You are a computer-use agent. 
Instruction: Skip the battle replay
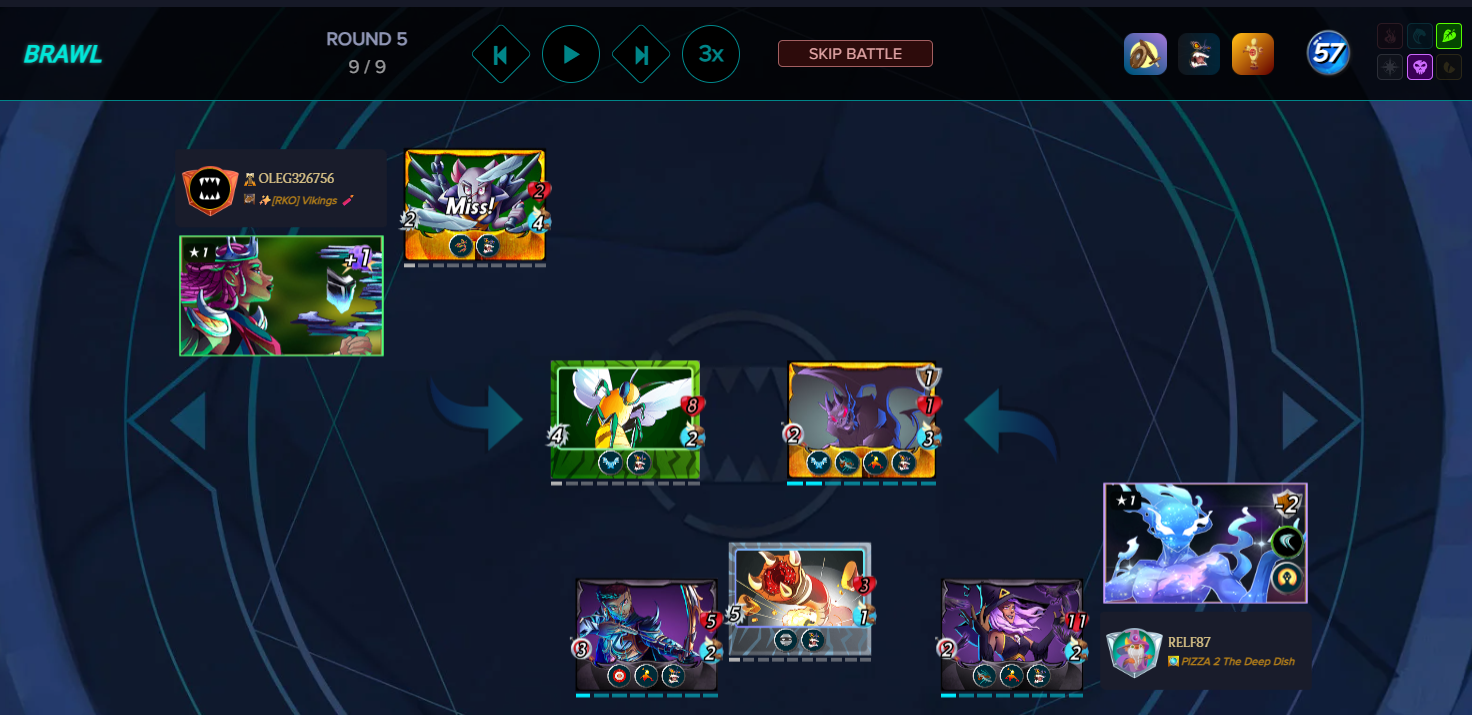pyautogui.click(x=855, y=54)
